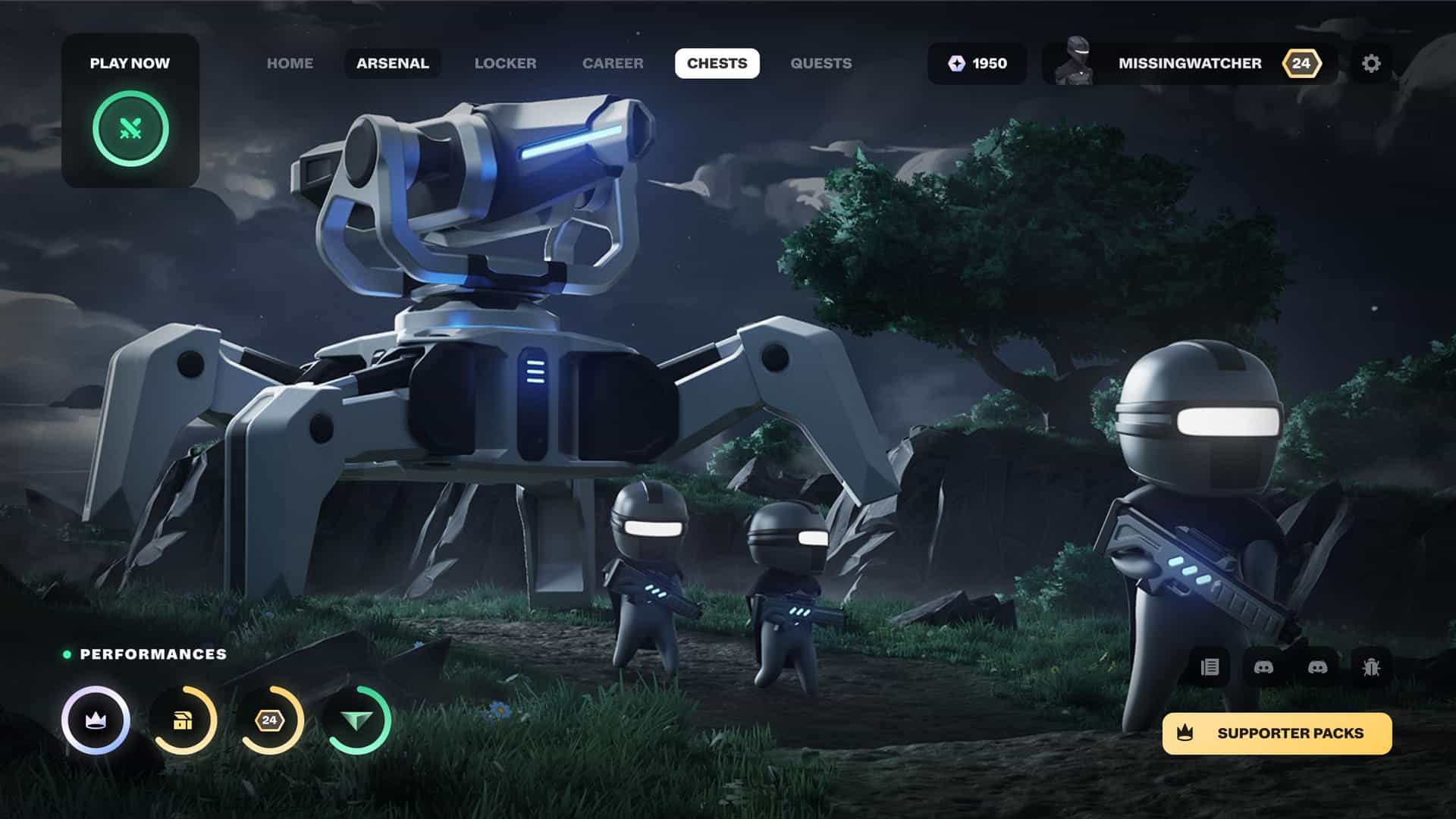The image size is (1456, 819).
Task: Click the level 24 progress circle
Action: click(269, 720)
